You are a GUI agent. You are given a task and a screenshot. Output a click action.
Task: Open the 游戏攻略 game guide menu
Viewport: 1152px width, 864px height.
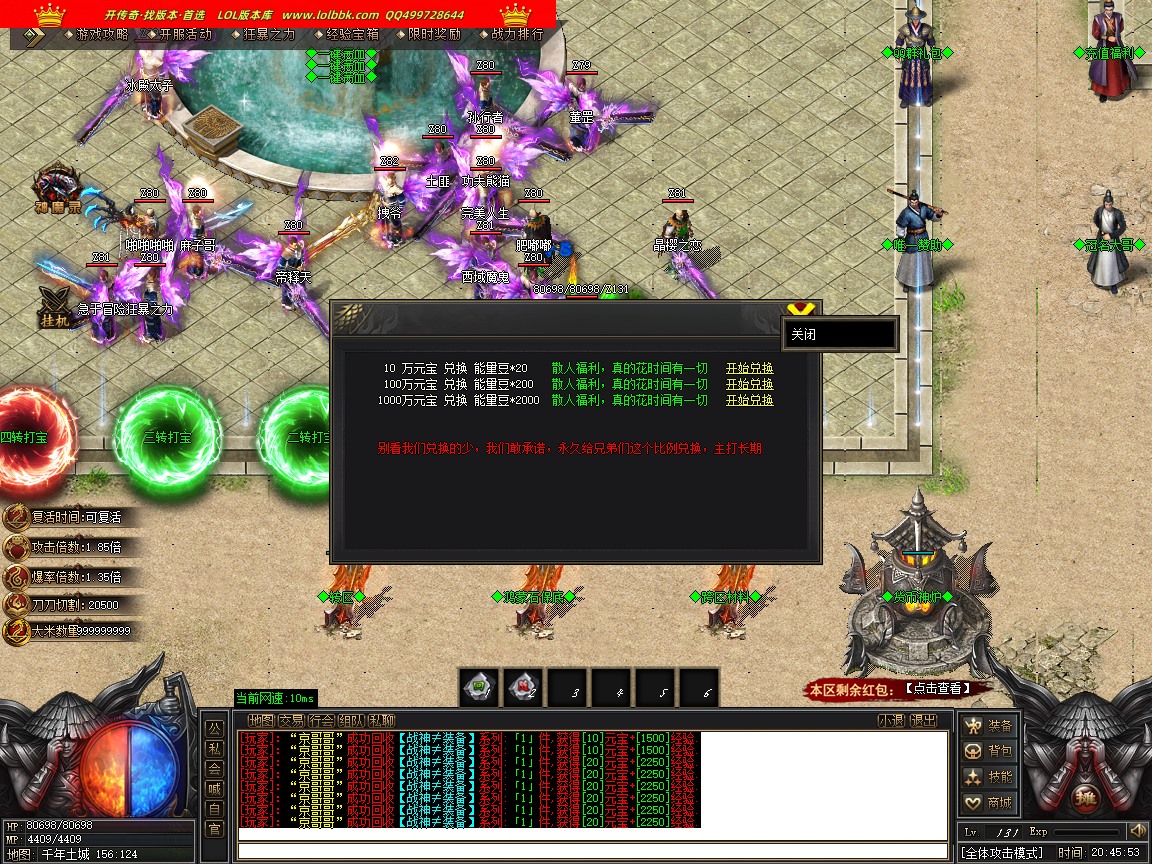click(101, 34)
